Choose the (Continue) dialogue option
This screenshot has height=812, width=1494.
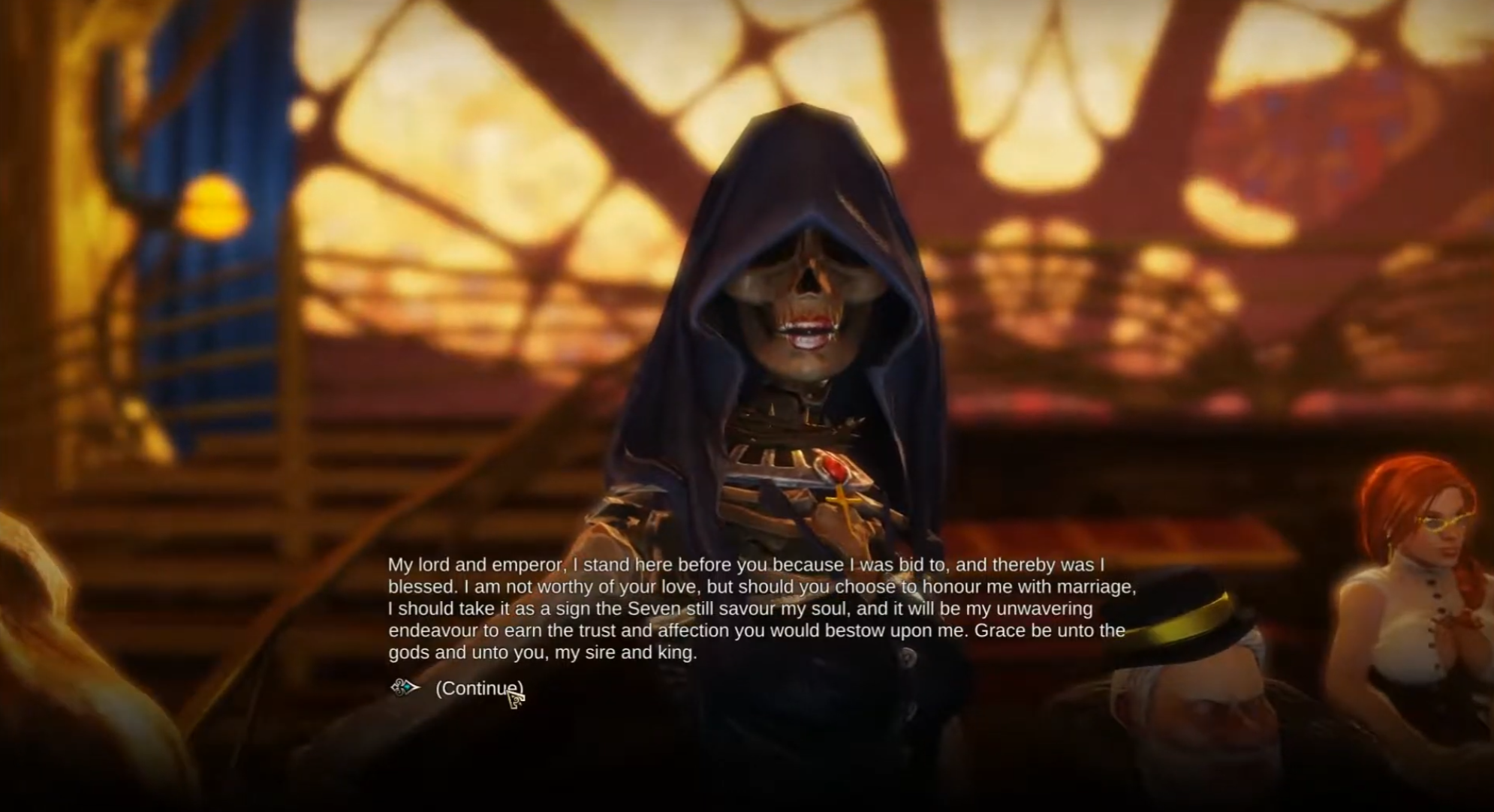[478, 688]
